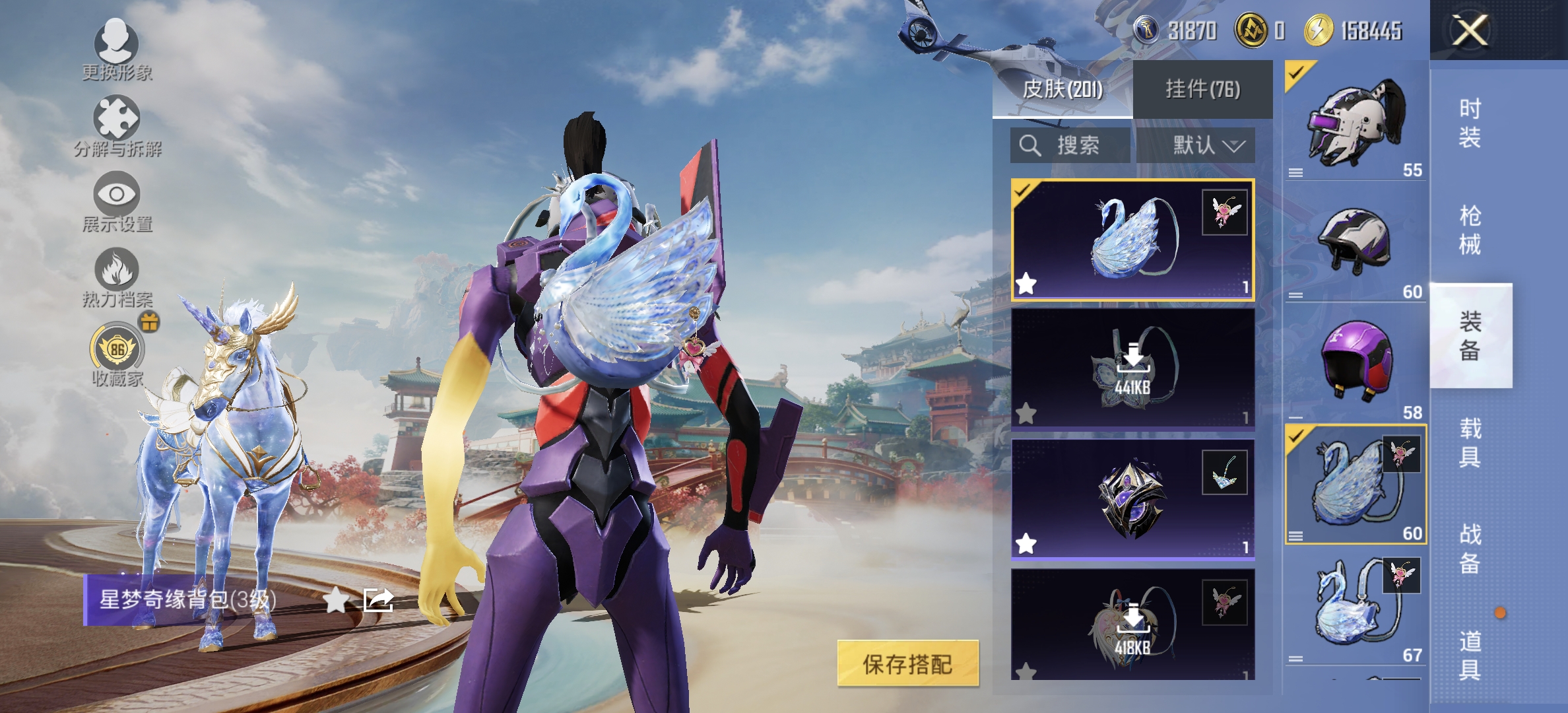Select the 载具 vehicles category
The height and width of the screenshot is (713, 1568).
(x=1470, y=442)
